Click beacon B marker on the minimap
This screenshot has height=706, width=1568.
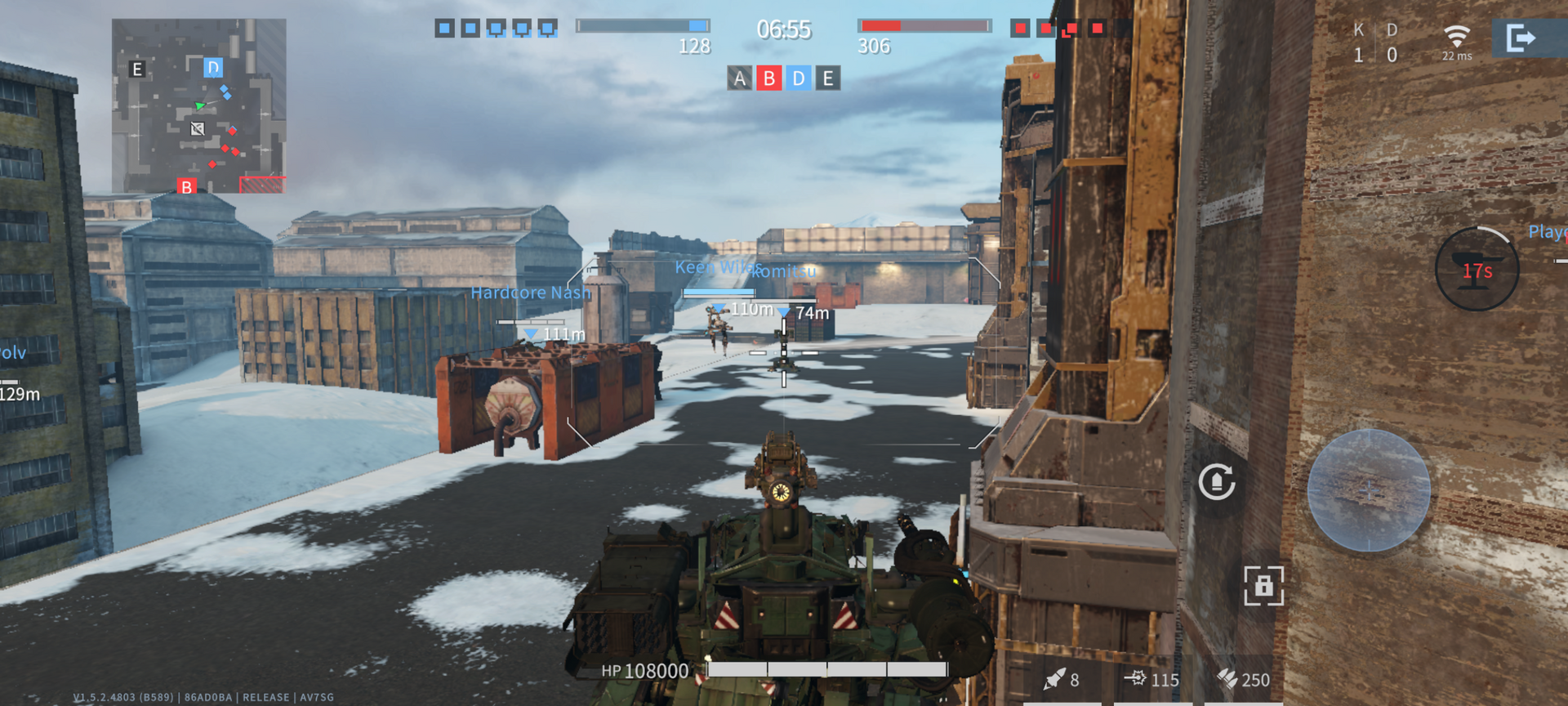coord(187,187)
